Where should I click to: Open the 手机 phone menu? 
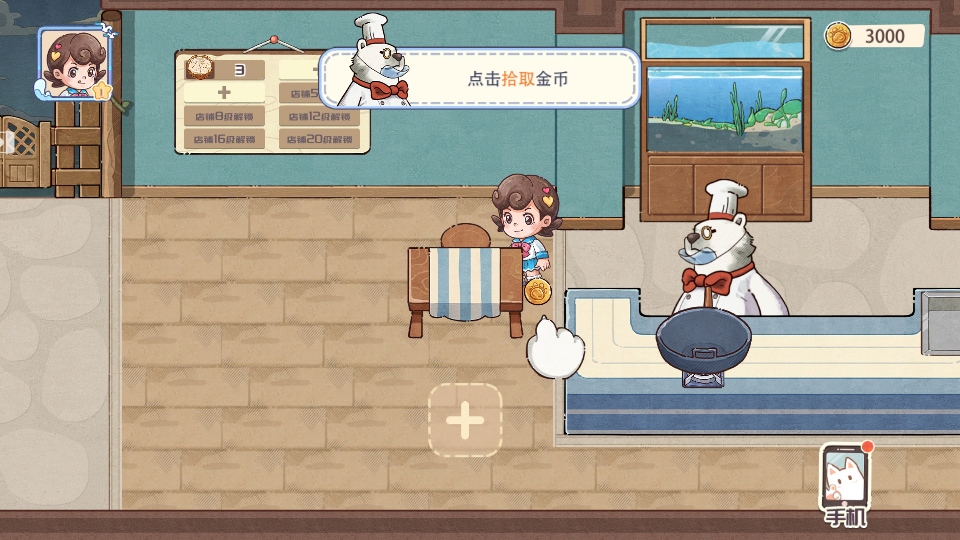(x=846, y=485)
